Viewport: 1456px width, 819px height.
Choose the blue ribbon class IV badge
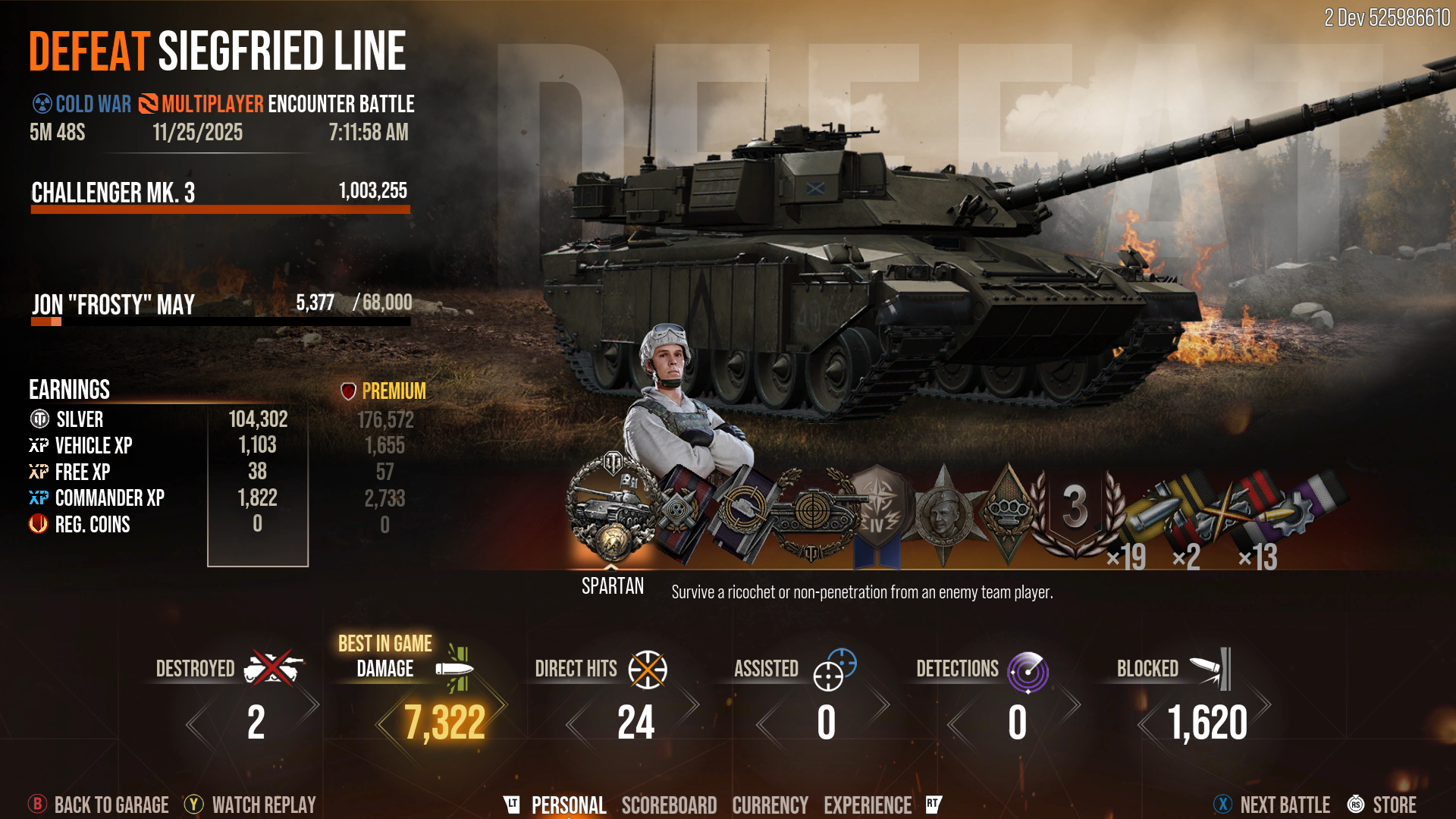coord(877,516)
